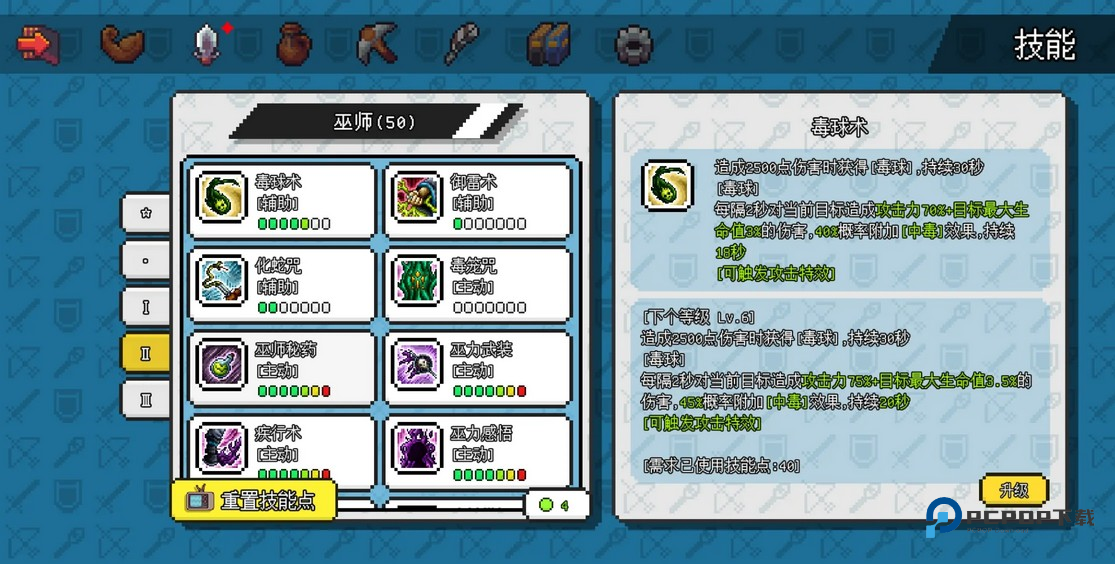Click the 重置技能点 reset button
1115x564 pixels.
pos(254,501)
